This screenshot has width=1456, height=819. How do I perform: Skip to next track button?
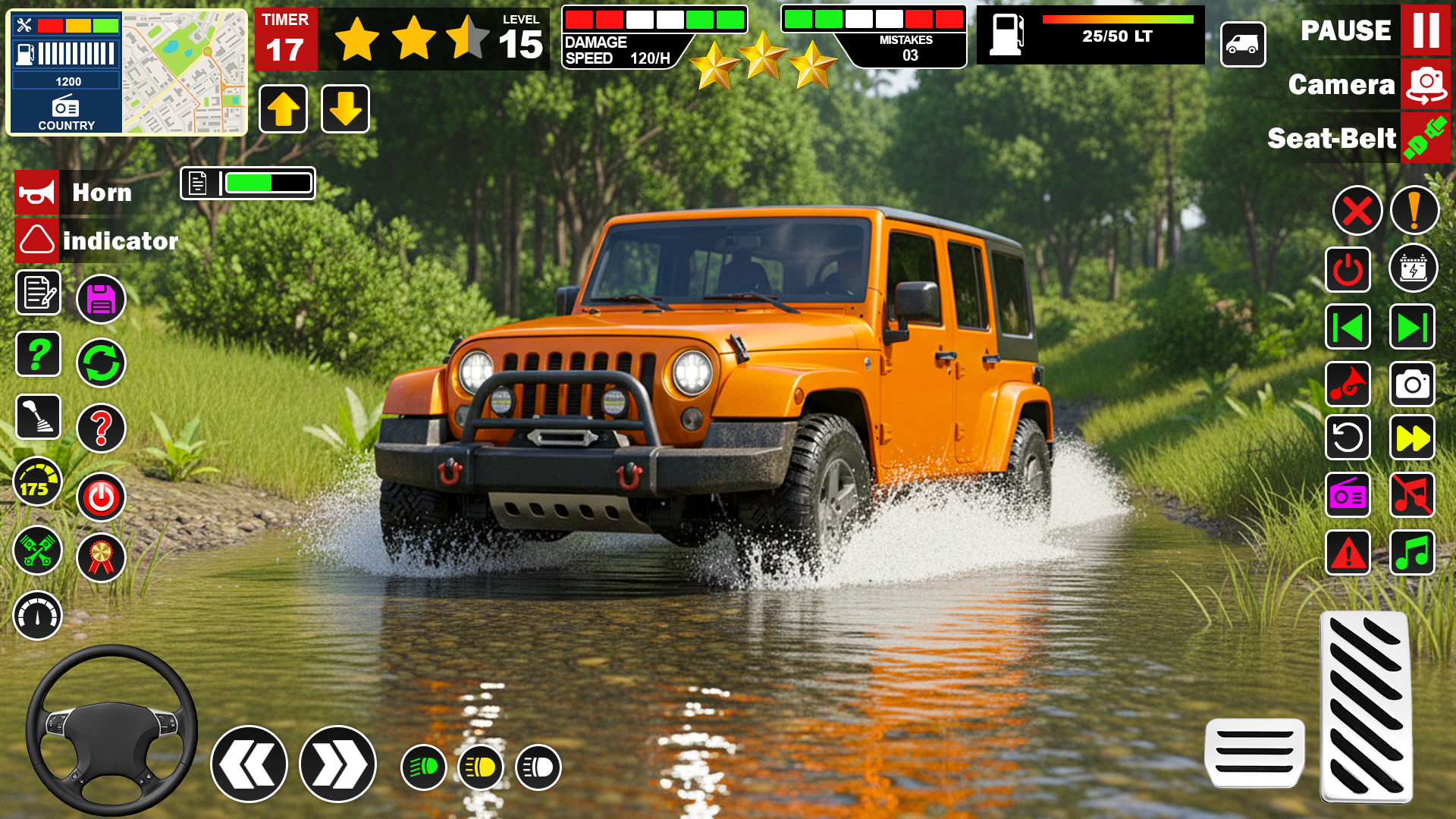click(x=1412, y=327)
